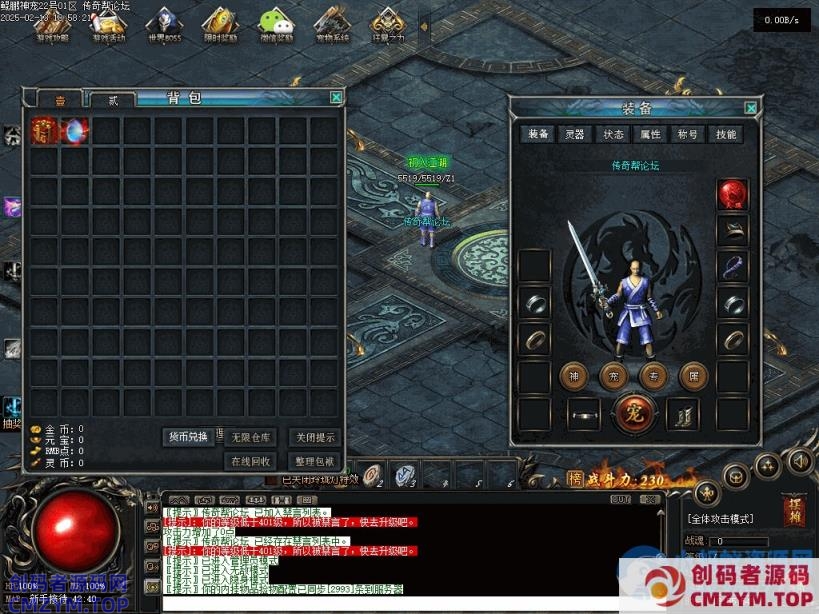Open the 限时奖励 timed reward icon

(x=219, y=24)
